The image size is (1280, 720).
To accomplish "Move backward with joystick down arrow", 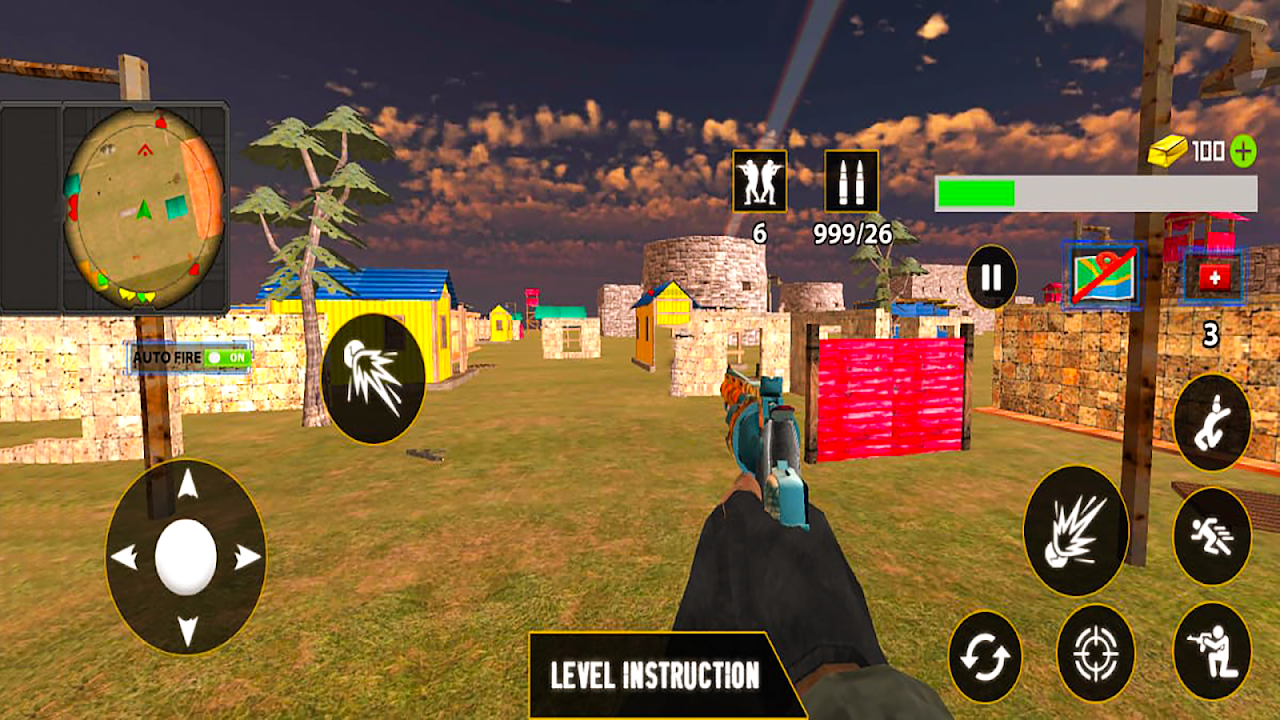I will click(187, 629).
